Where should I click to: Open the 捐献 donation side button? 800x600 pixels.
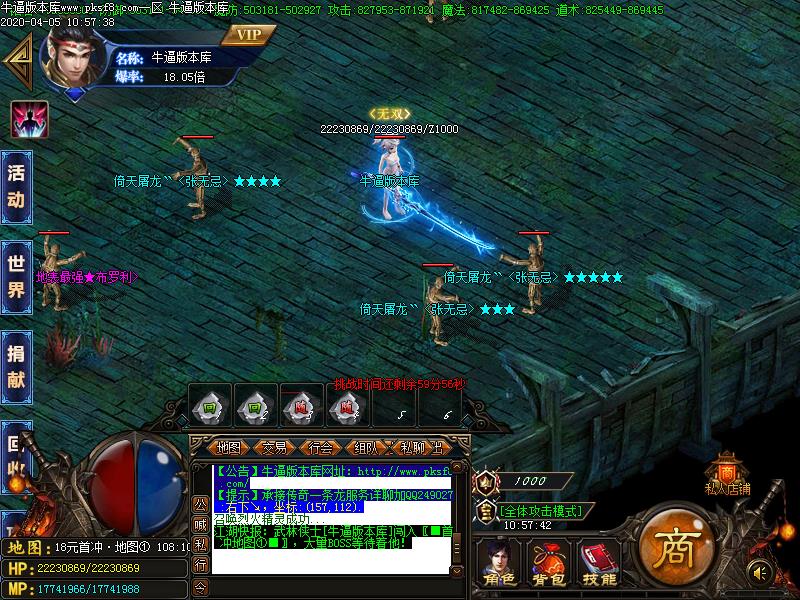[15, 365]
